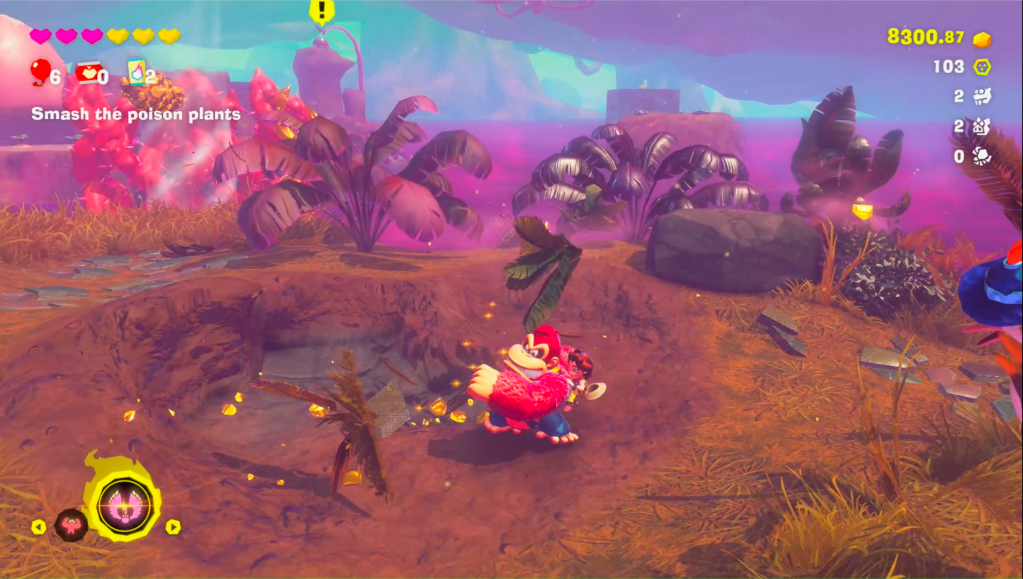Click the red balloon item icon
Image resolution: width=1023 pixels, height=579 pixels.
tap(41, 72)
